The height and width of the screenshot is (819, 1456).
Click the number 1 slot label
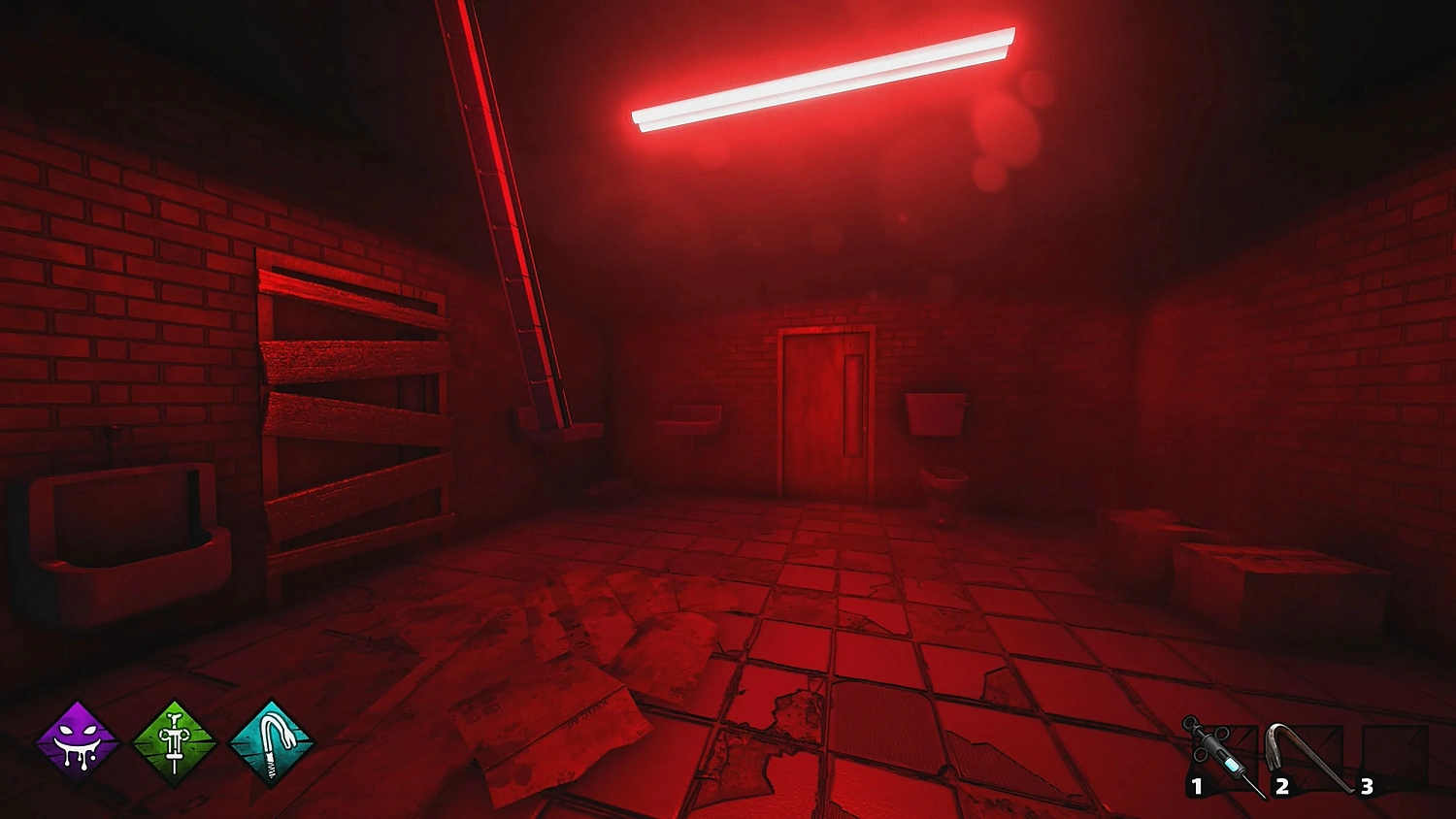point(1197,786)
